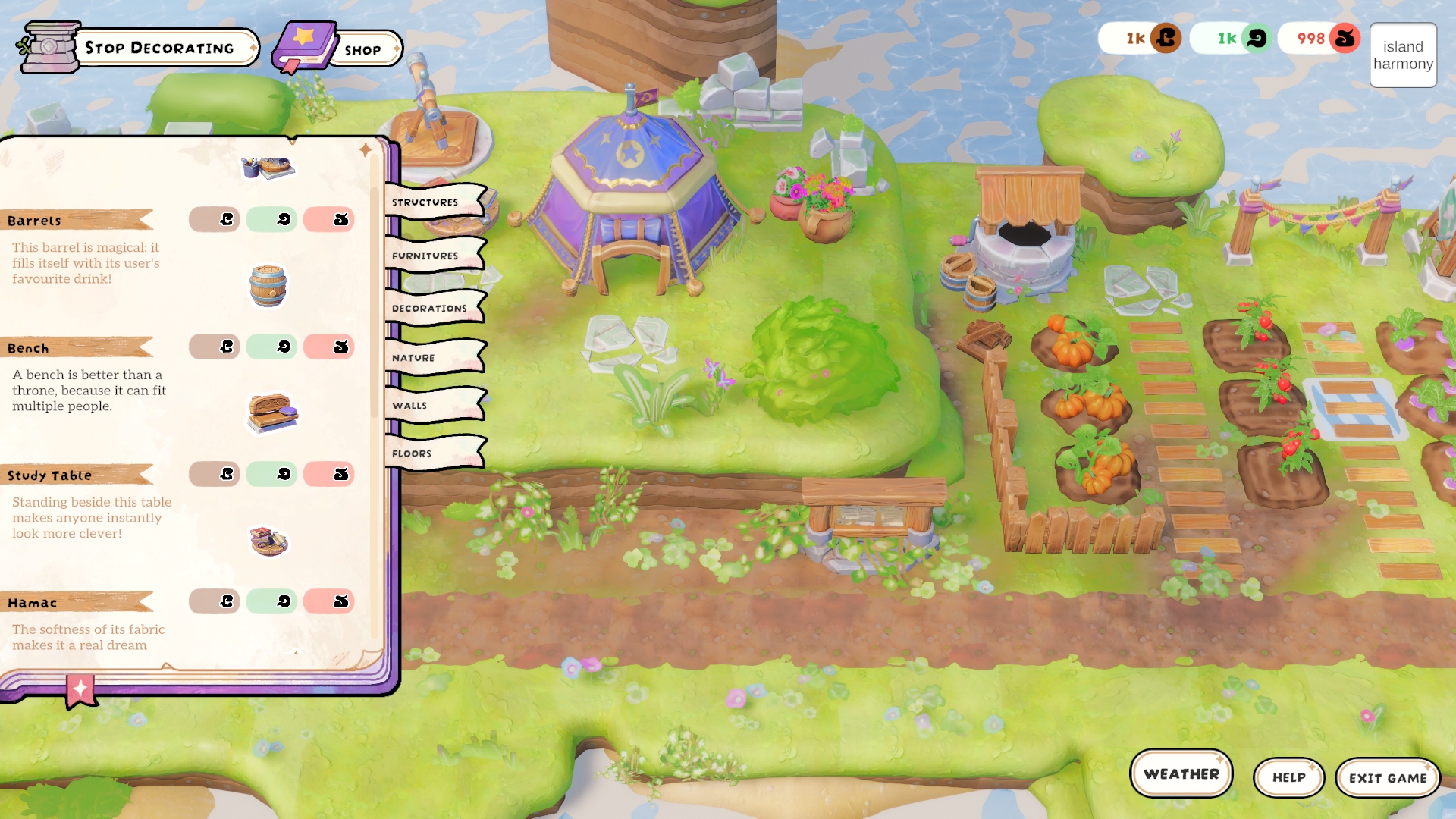
Task: Buy Bench with the green currency button
Action: [x=271, y=347]
